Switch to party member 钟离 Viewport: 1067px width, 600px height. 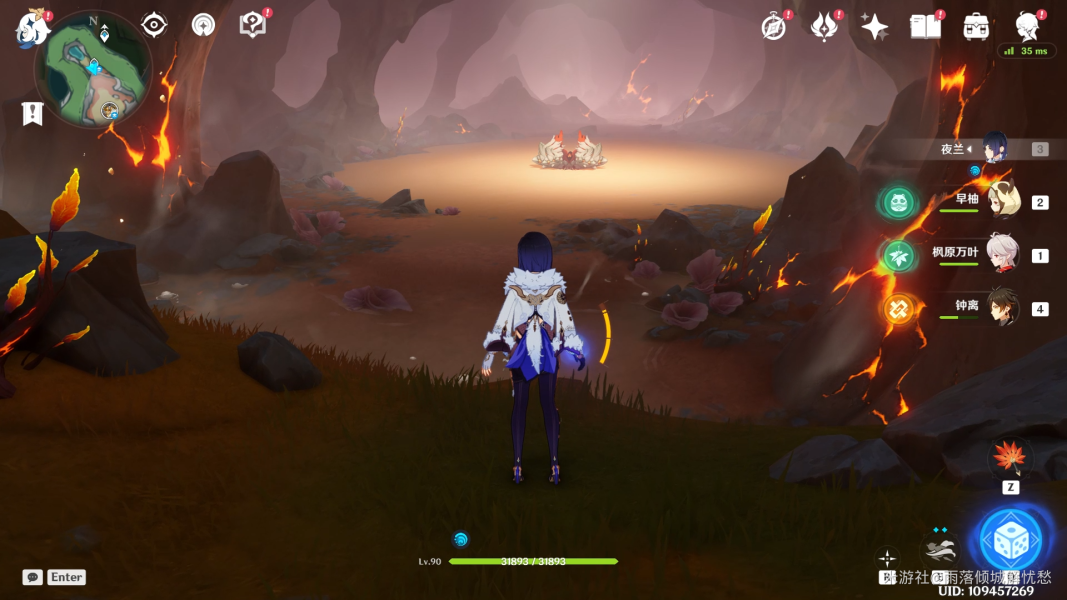coord(1002,308)
